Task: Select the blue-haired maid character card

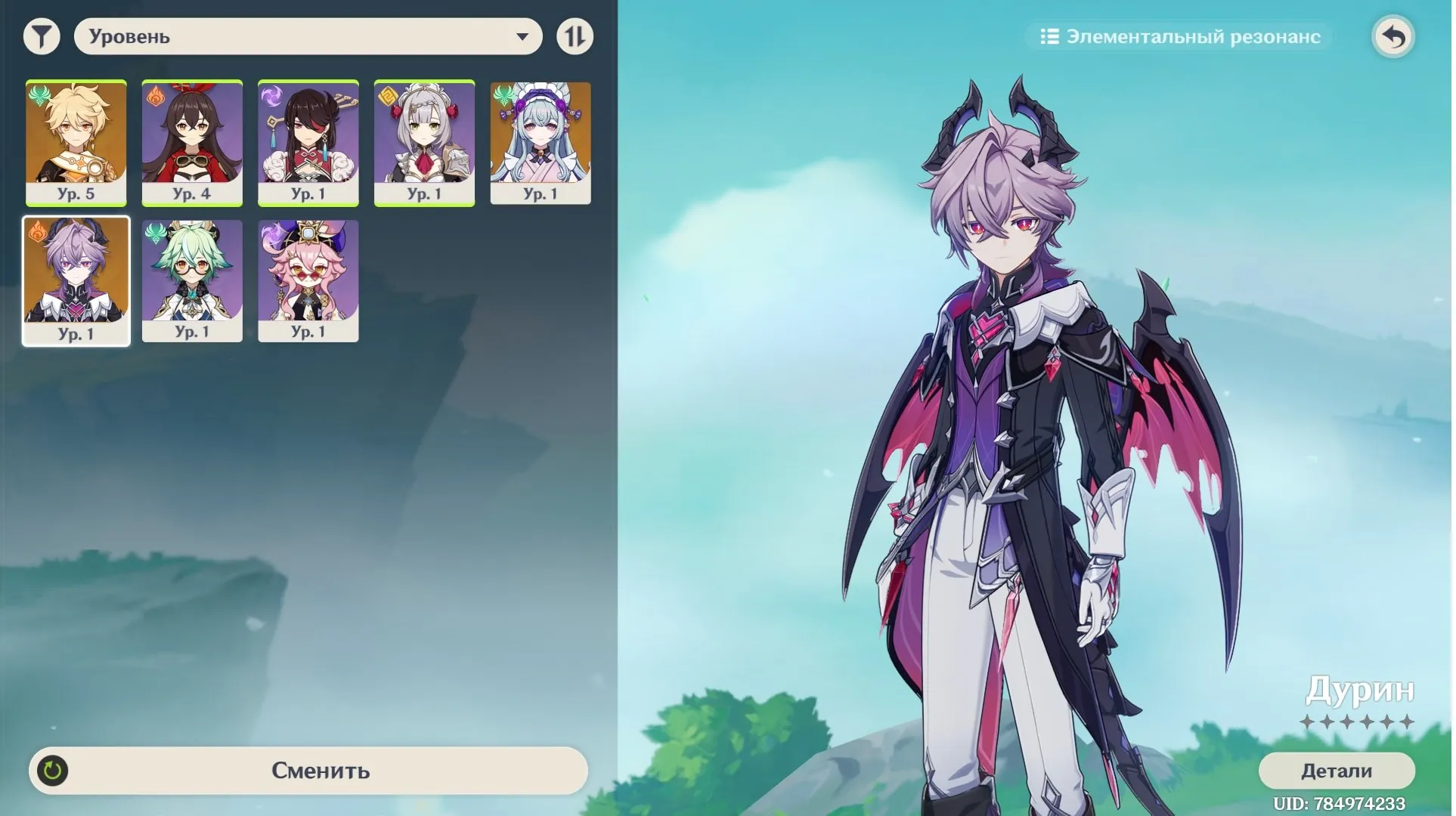Action: [x=541, y=142]
